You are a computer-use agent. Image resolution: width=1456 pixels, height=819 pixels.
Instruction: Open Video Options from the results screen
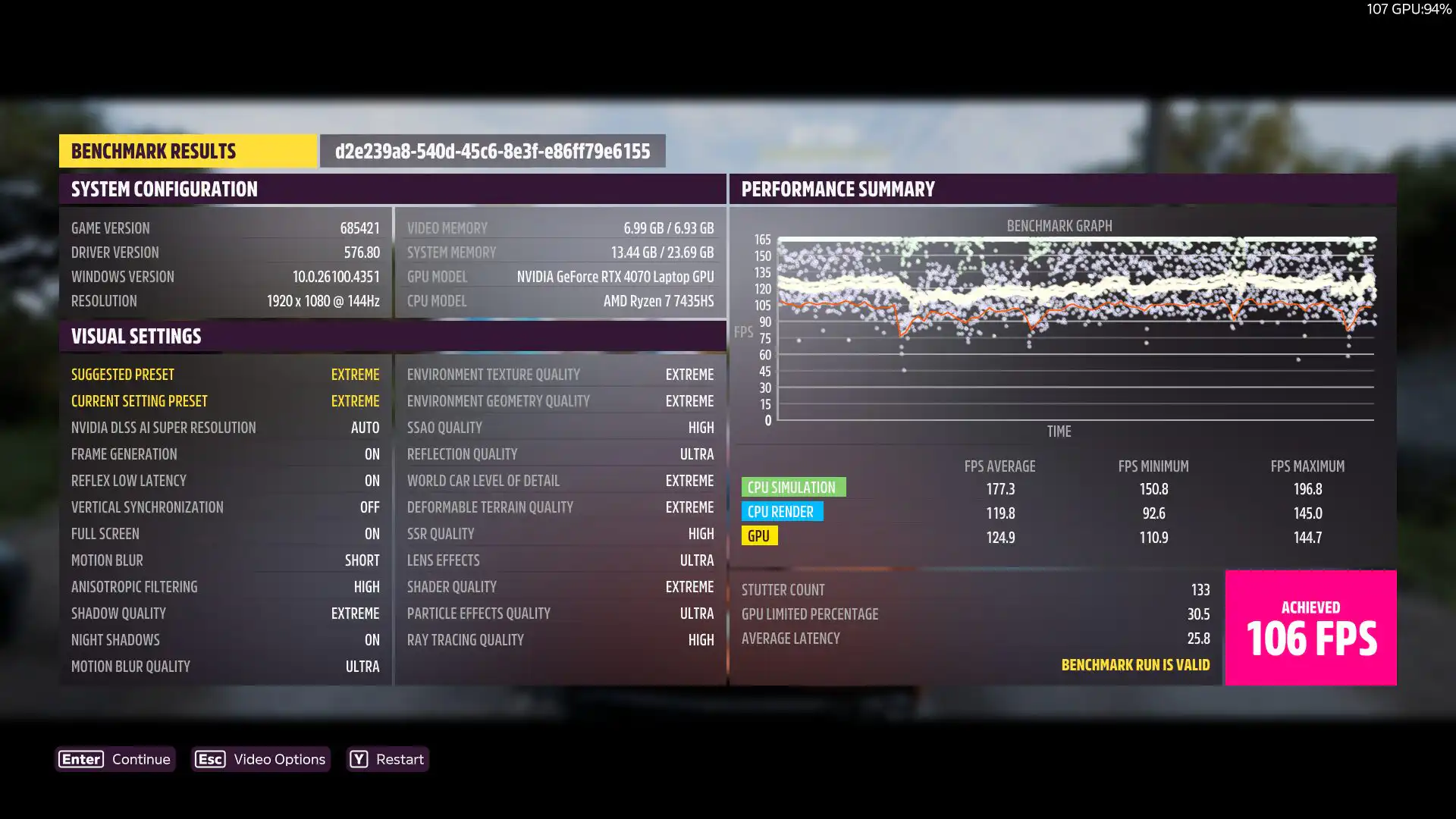(261, 759)
